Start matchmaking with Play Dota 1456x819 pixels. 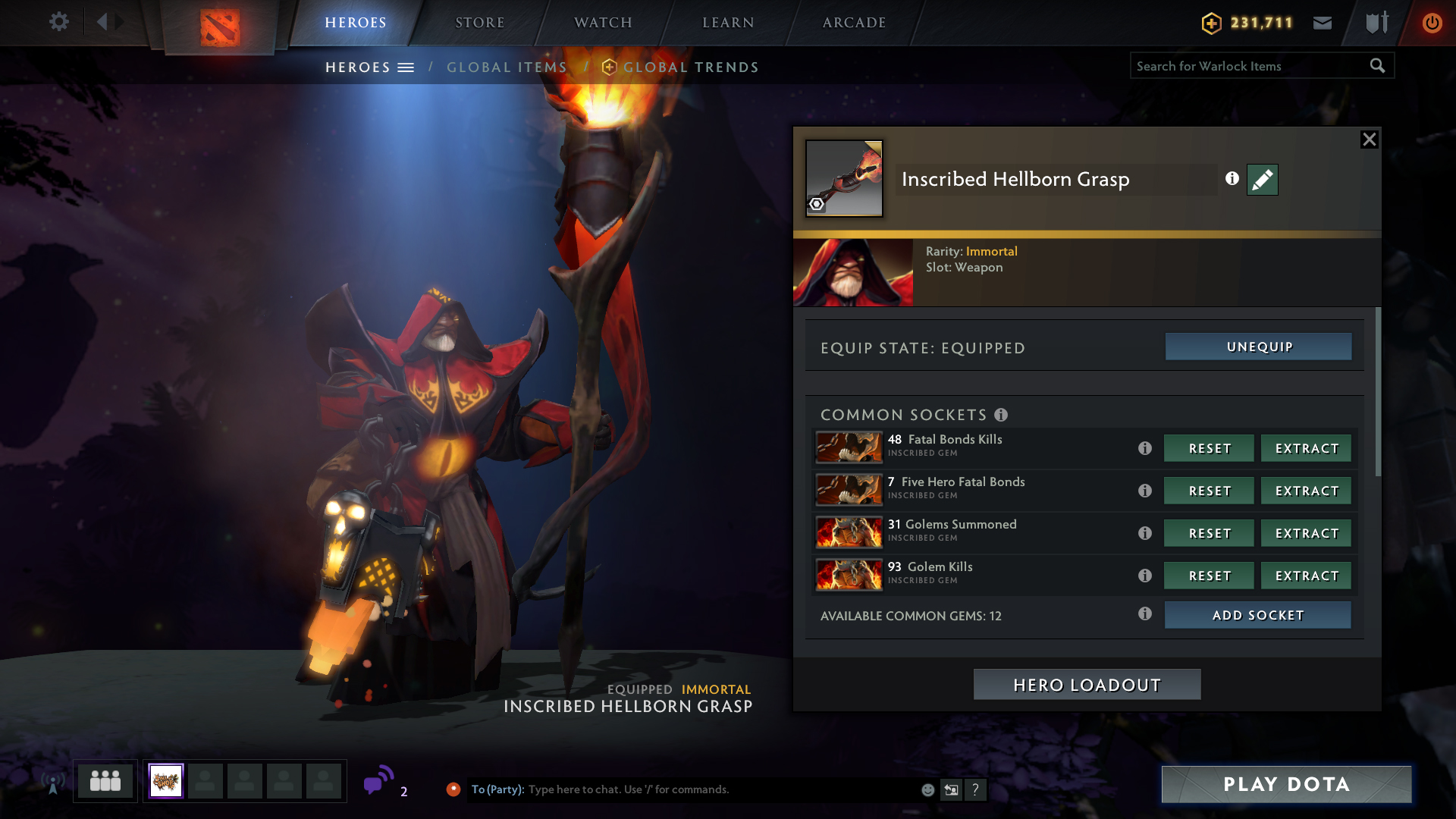tap(1286, 784)
